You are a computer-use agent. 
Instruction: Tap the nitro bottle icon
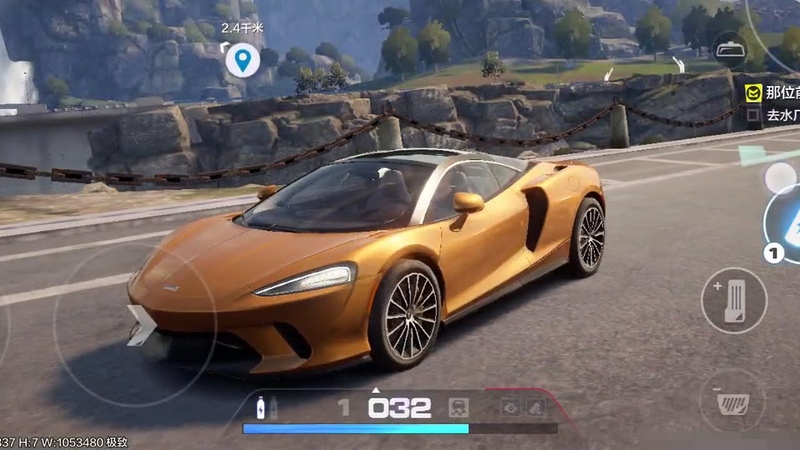coord(261,407)
